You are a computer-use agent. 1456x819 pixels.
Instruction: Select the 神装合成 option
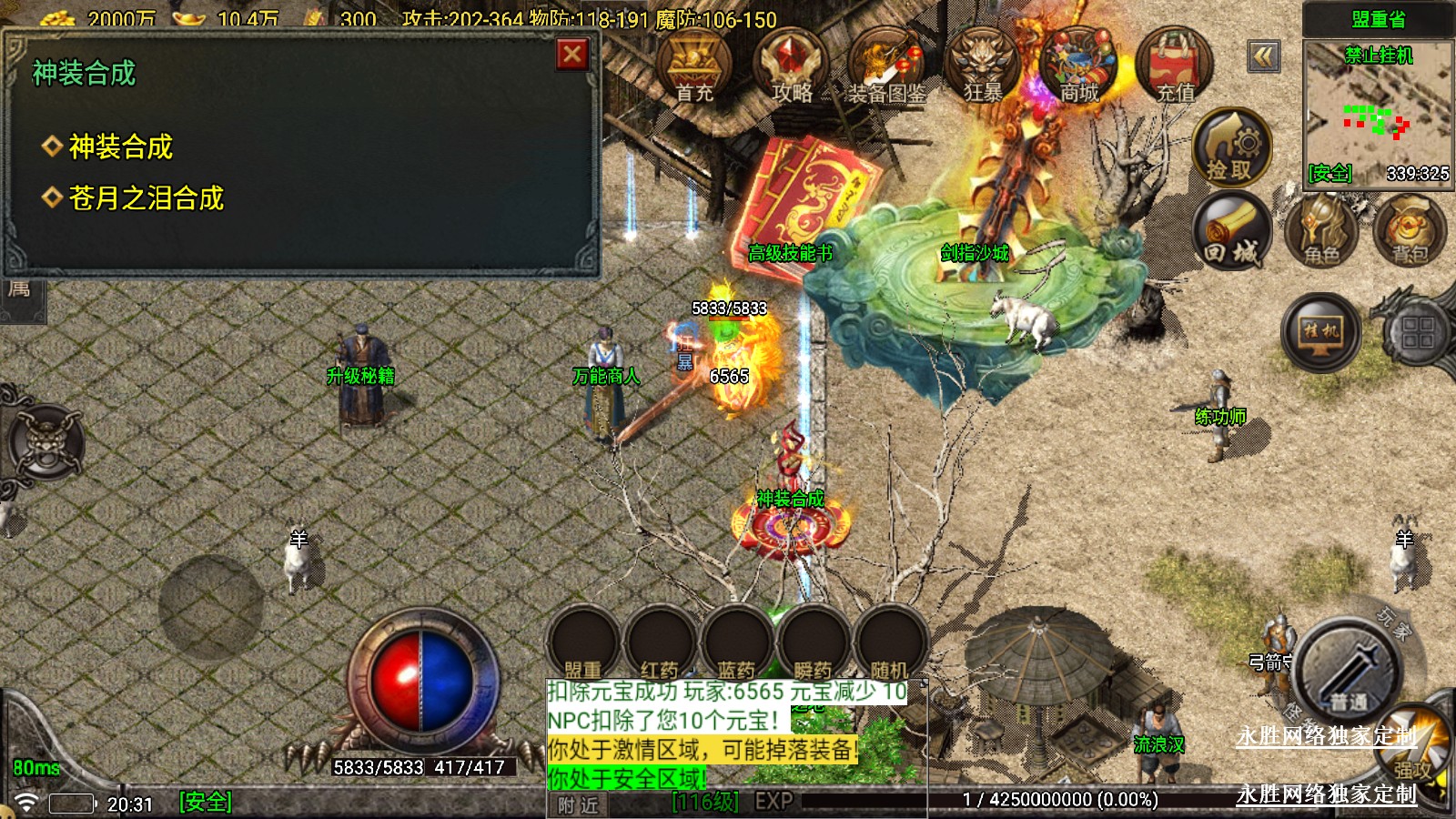point(120,147)
